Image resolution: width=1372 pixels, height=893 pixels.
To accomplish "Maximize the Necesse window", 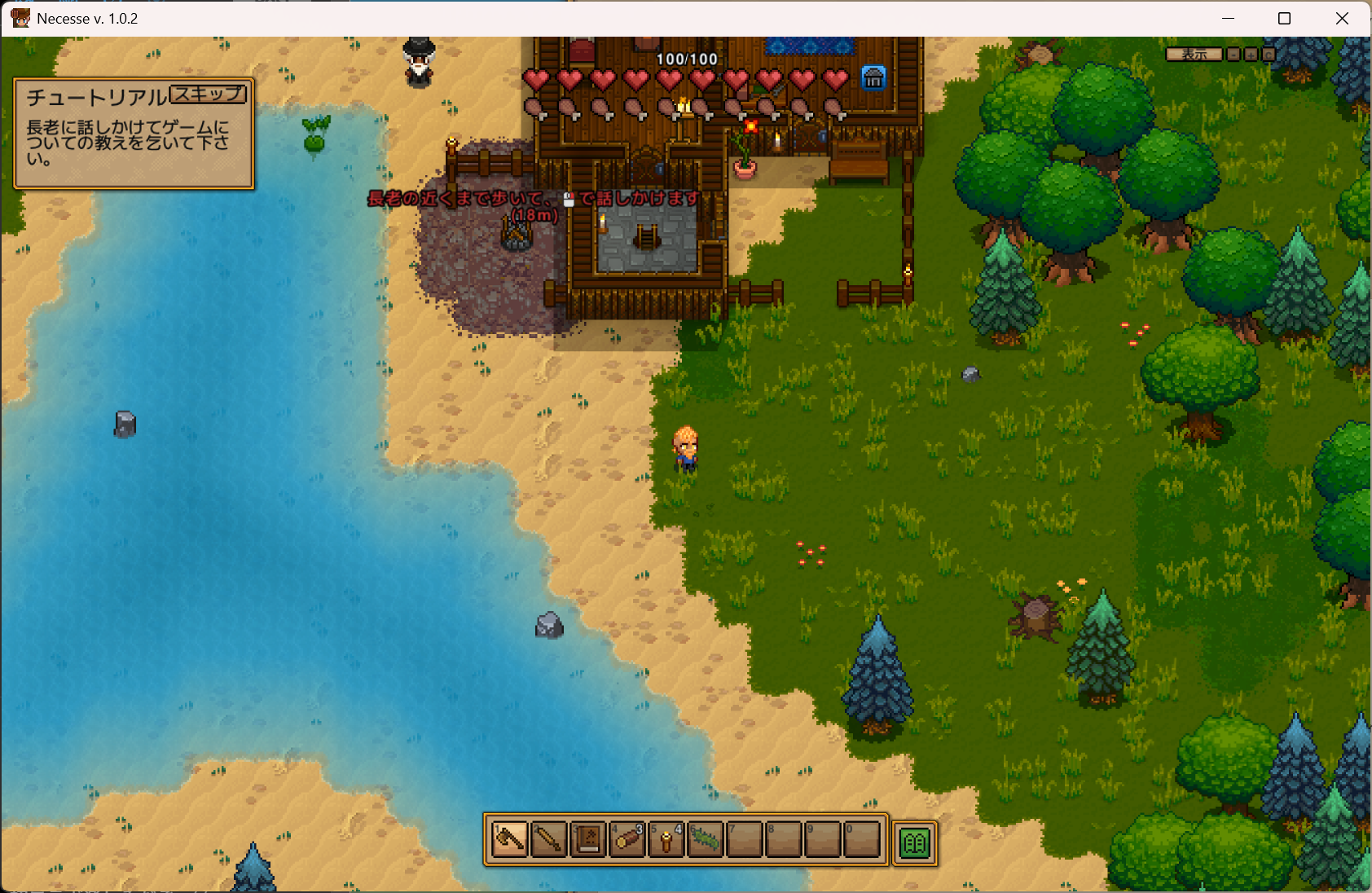I will coord(1284,18).
